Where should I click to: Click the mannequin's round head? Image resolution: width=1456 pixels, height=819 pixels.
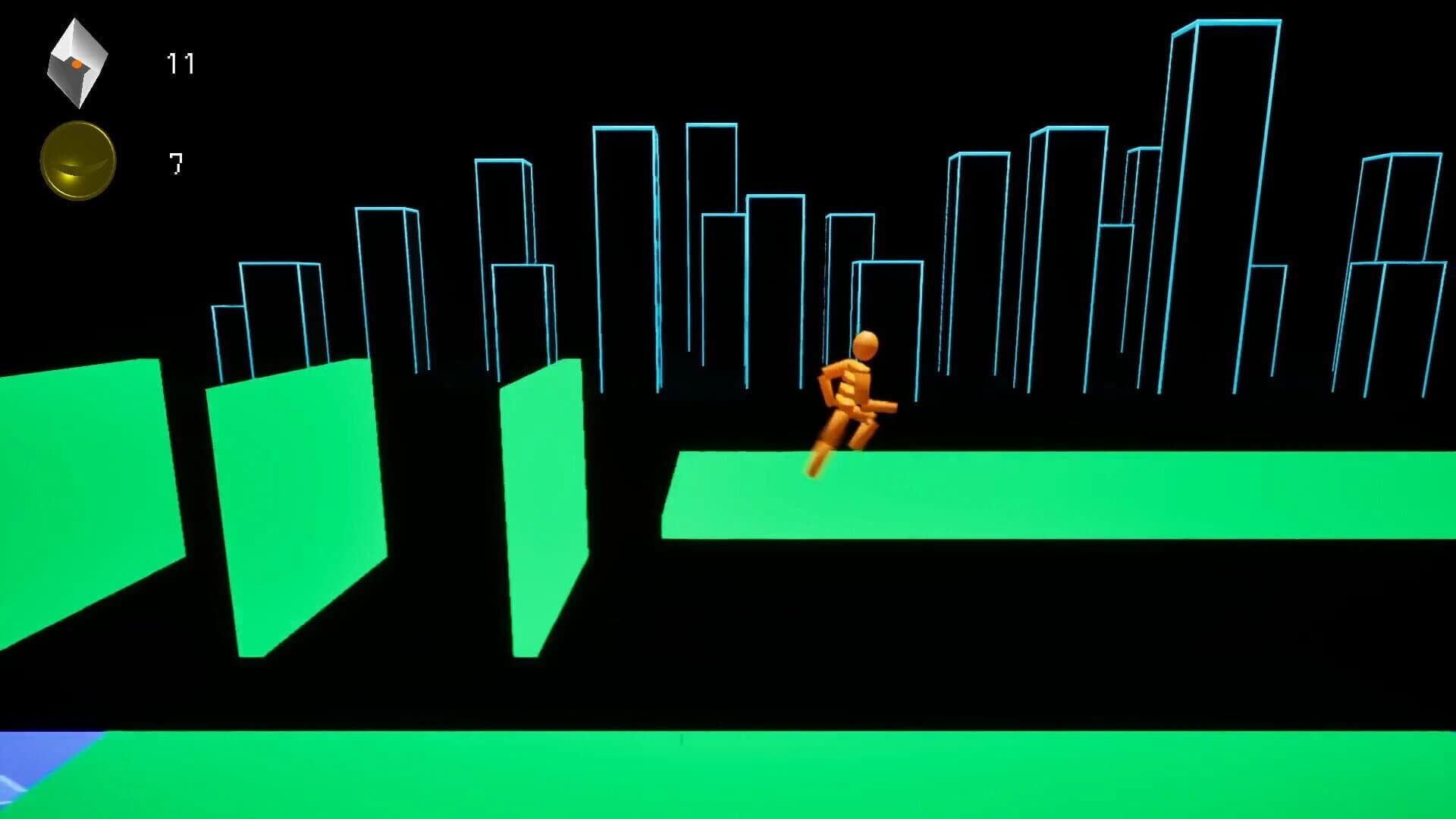click(x=864, y=347)
